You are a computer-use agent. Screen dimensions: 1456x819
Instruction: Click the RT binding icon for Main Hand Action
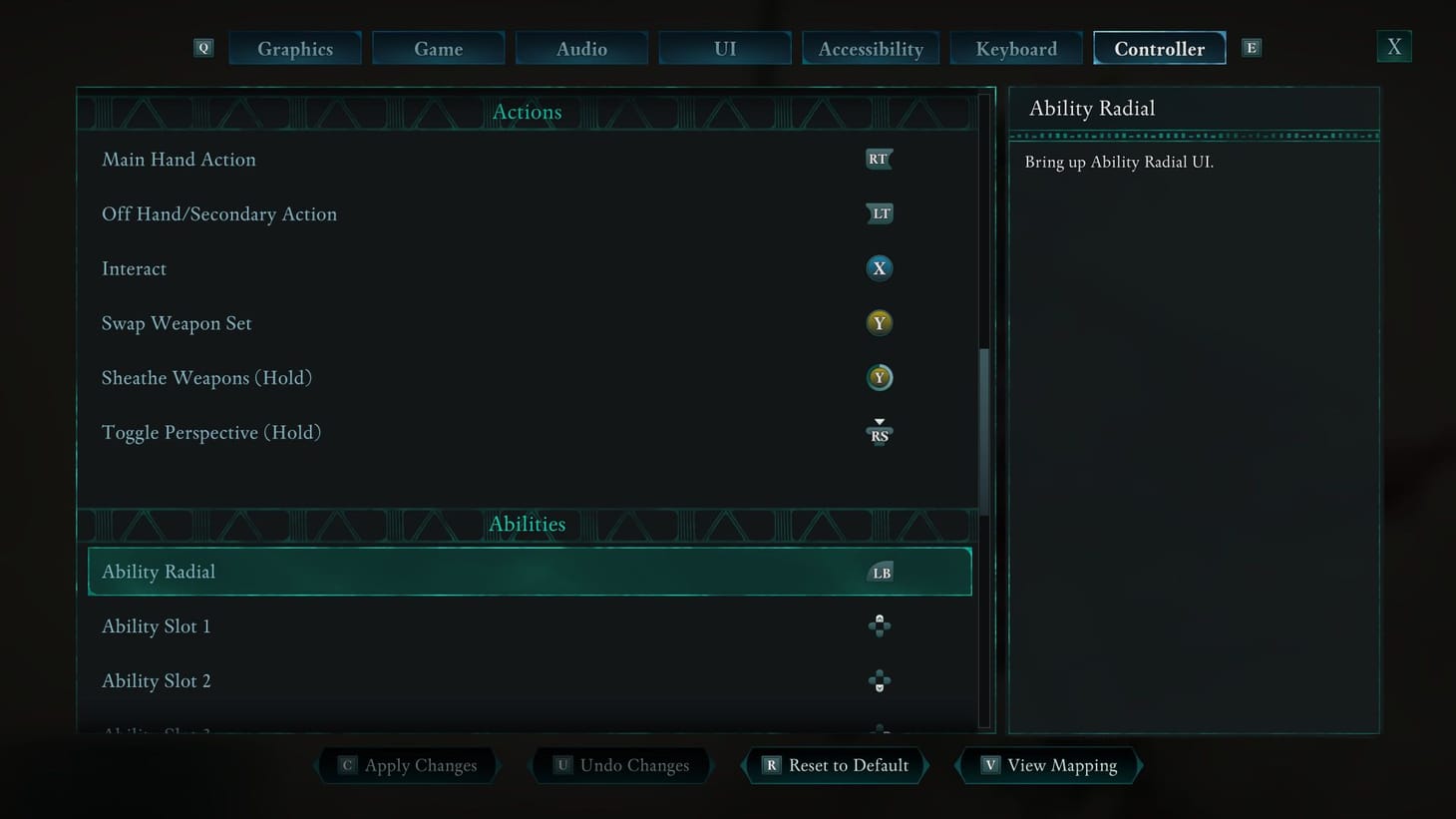point(879,159)
